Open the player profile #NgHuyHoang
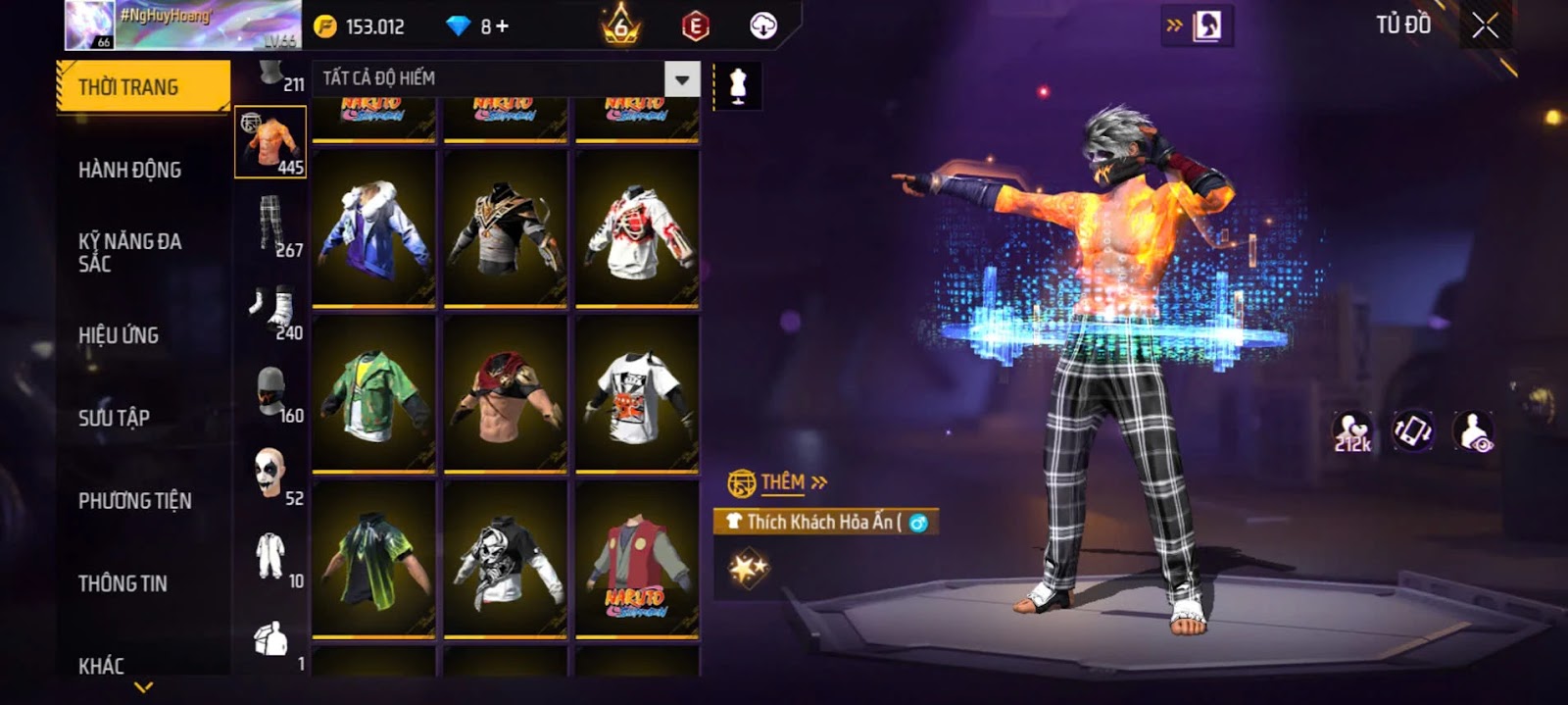 point(182,25)
